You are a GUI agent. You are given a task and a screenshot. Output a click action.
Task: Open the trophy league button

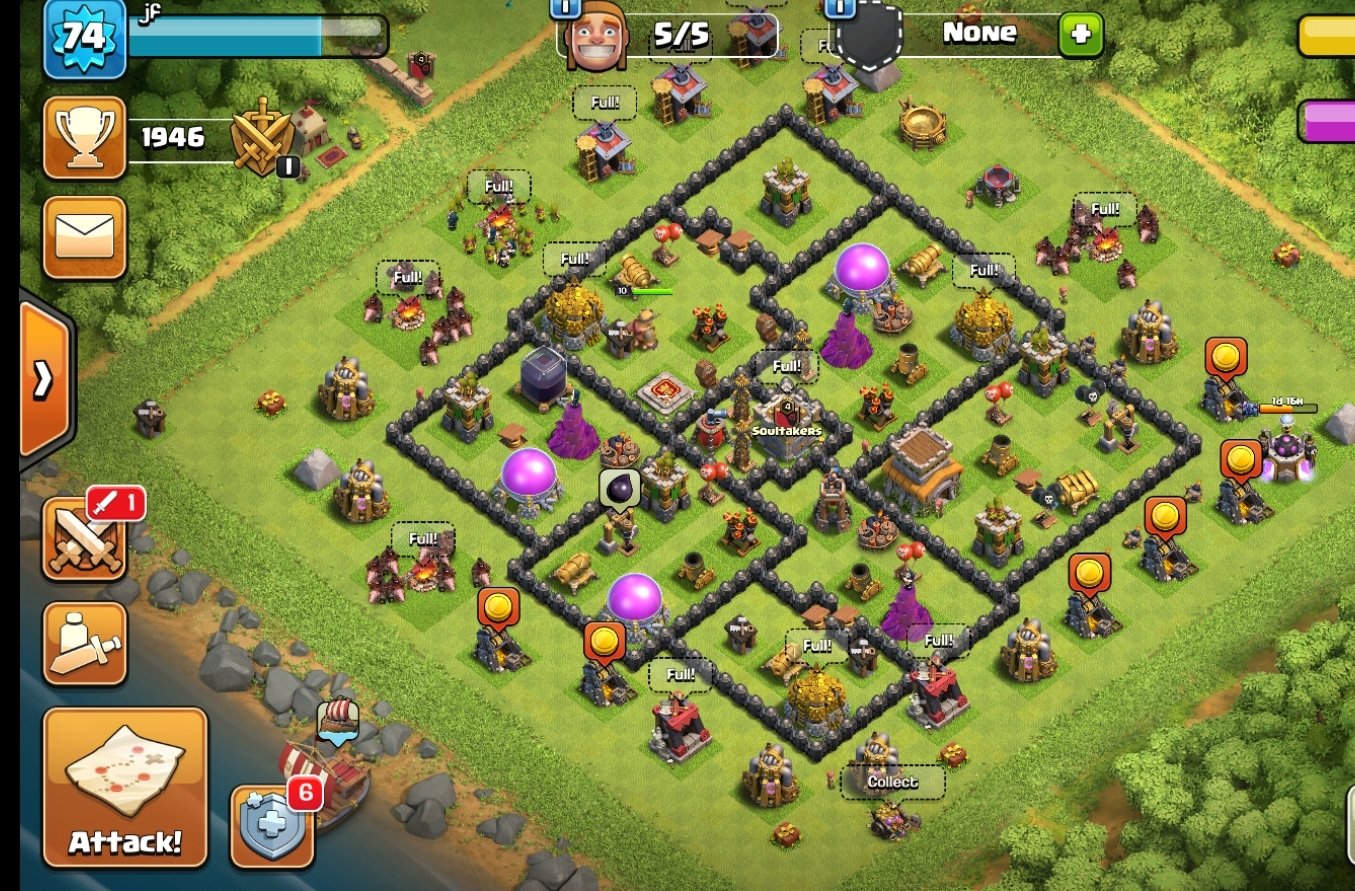pos(84,137)
